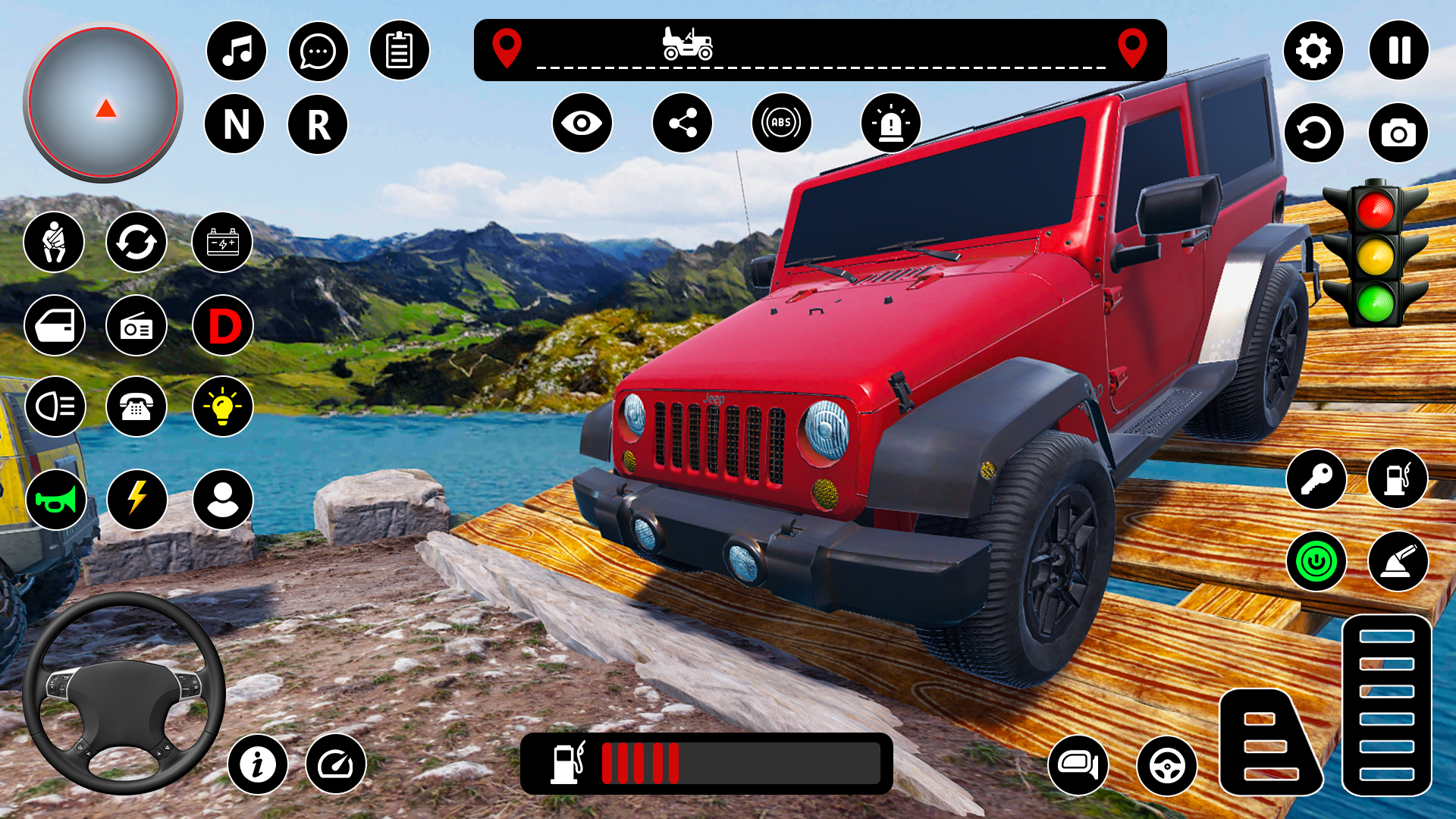Image resolution: width=1456 pixels, height=819 pixels.
Task: Sound the green horn button
Action: [x=55, y=500]
